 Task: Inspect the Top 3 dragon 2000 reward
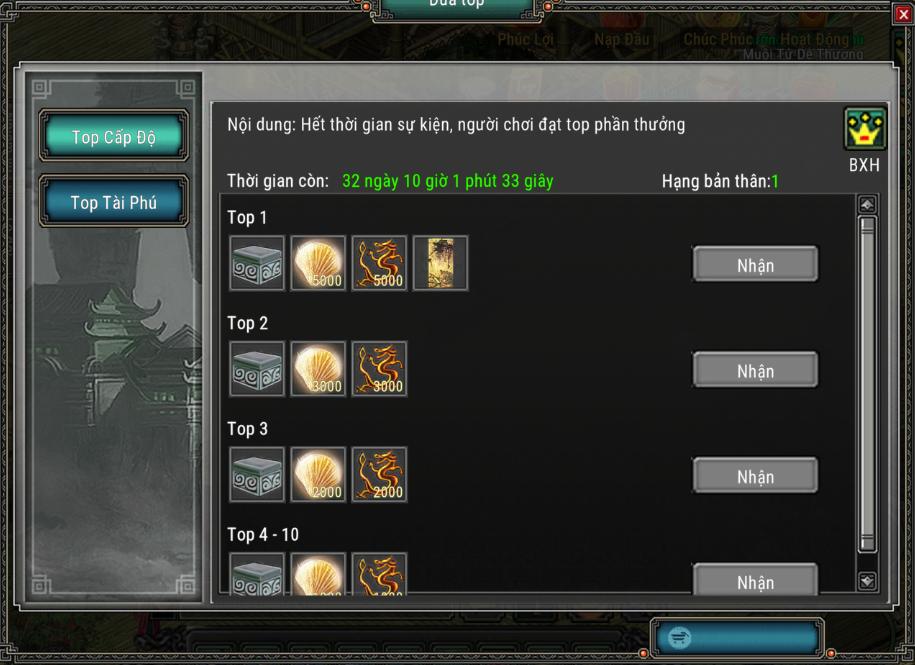click(379, 474)
